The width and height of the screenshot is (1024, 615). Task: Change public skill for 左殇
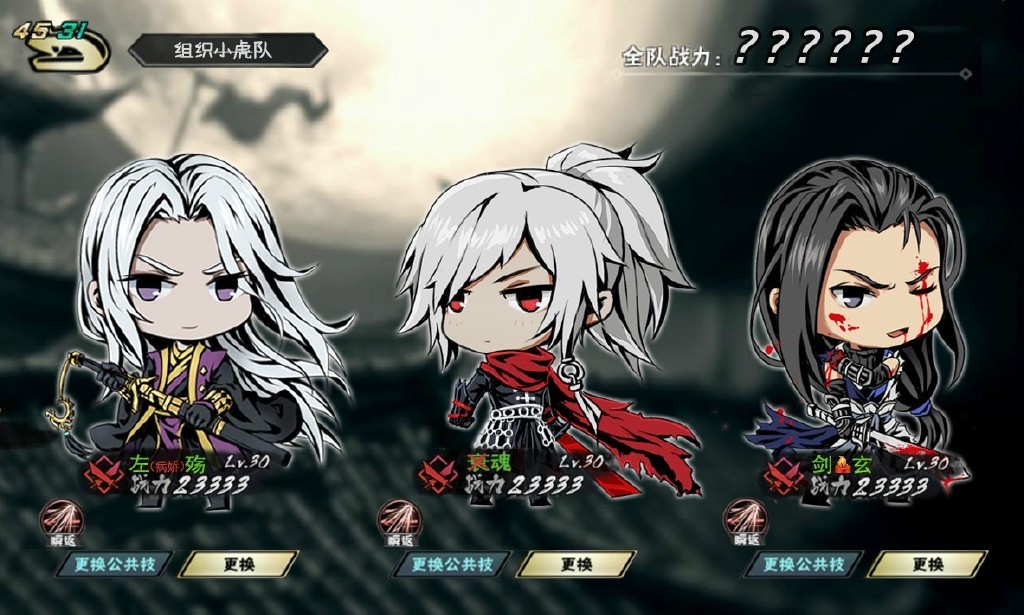tap(113, 565)
